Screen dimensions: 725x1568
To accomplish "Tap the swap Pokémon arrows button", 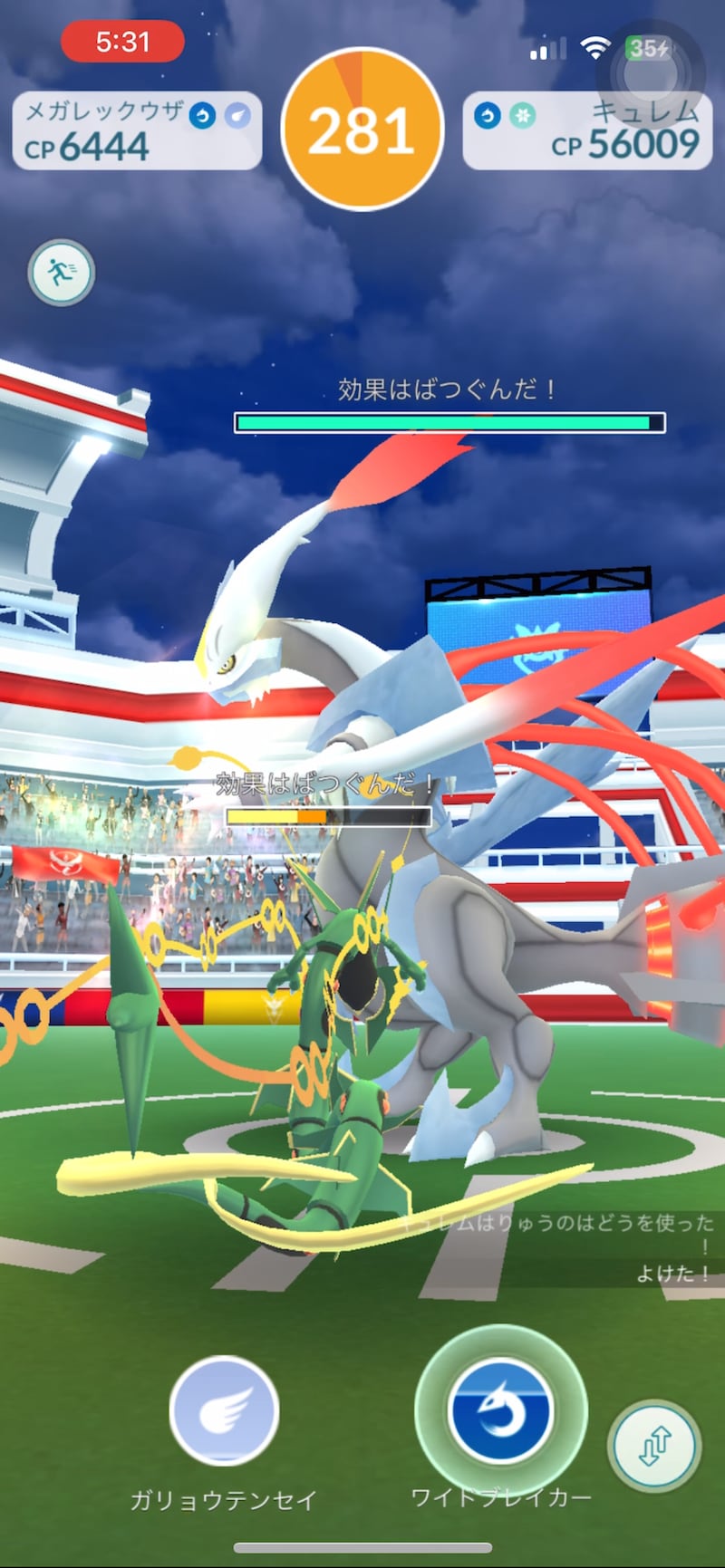I will (x=654, y=1446).
